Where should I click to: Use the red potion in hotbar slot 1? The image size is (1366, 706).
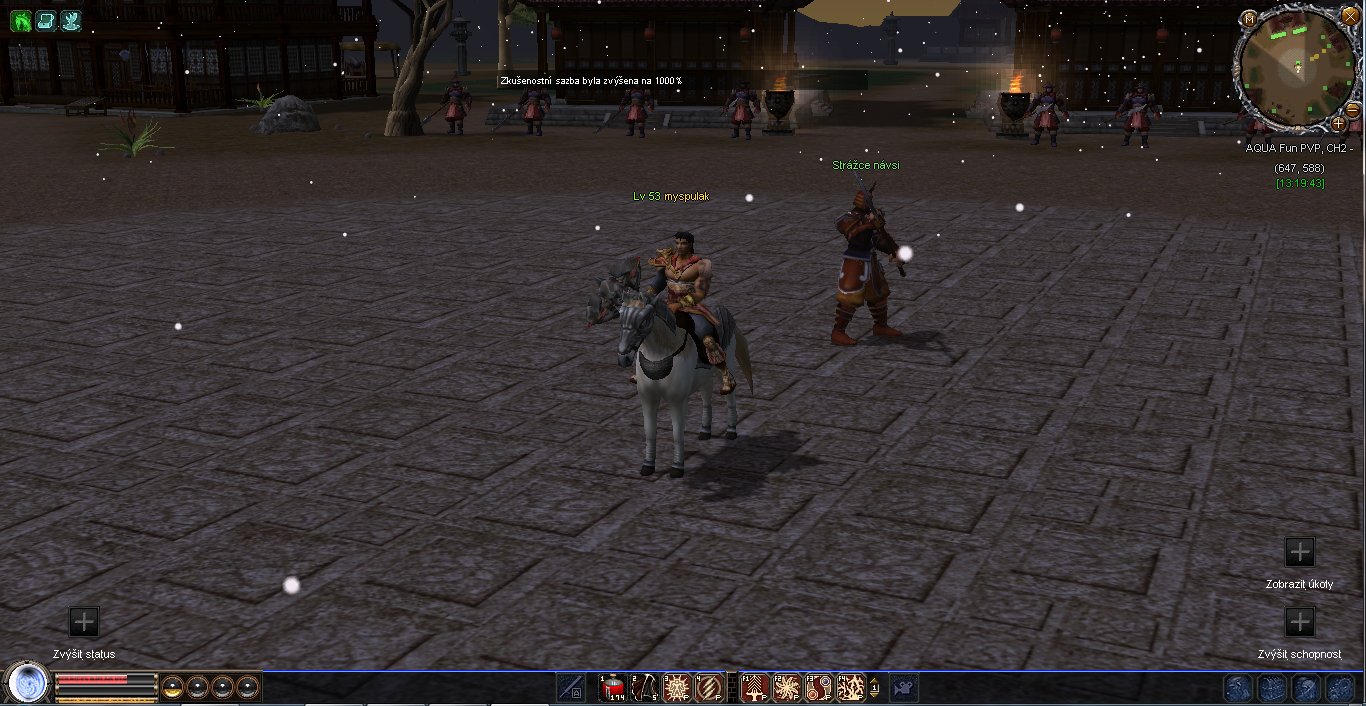[x=613, y=688]
